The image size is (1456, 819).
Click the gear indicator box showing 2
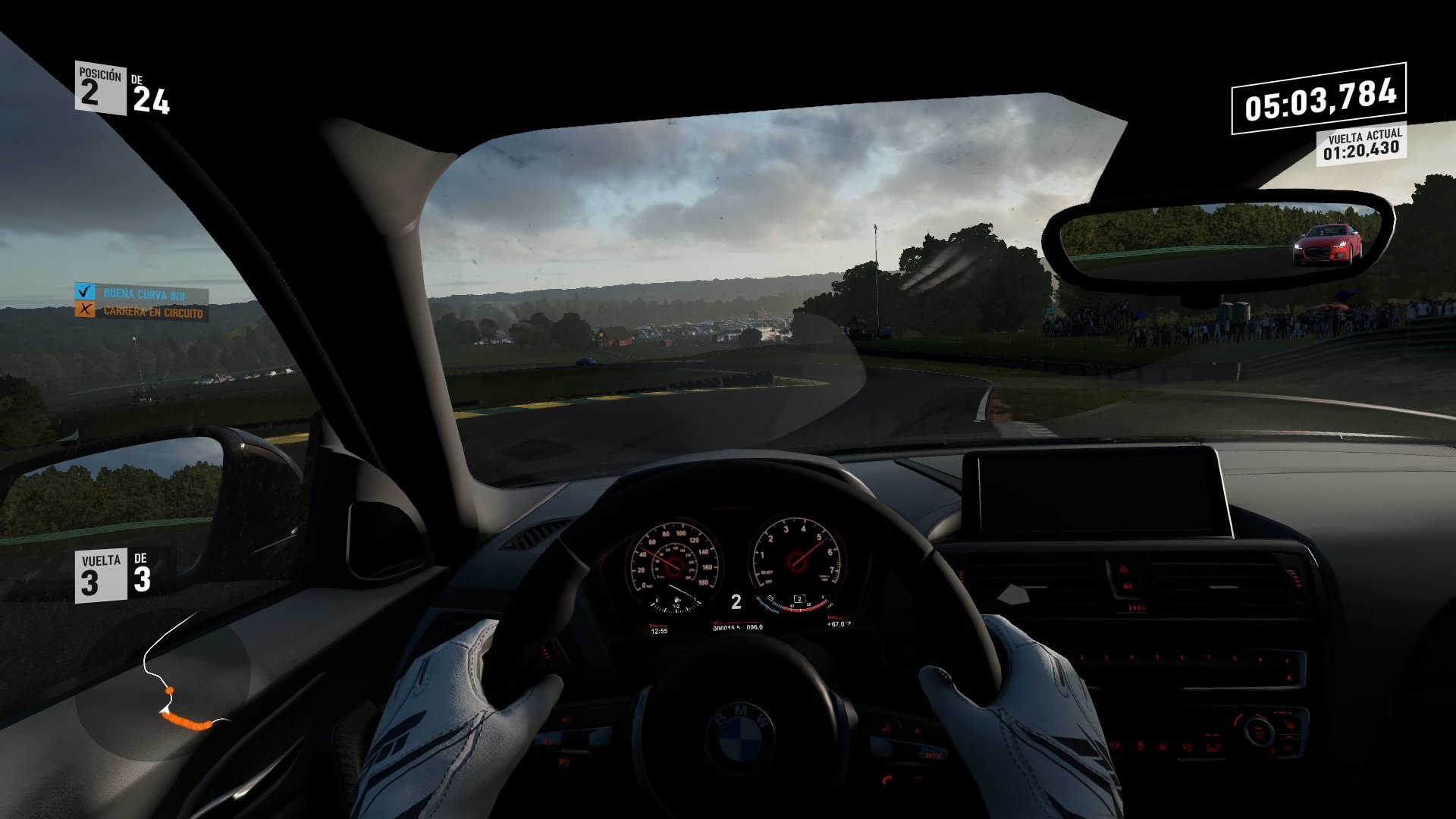pos(800,599)
